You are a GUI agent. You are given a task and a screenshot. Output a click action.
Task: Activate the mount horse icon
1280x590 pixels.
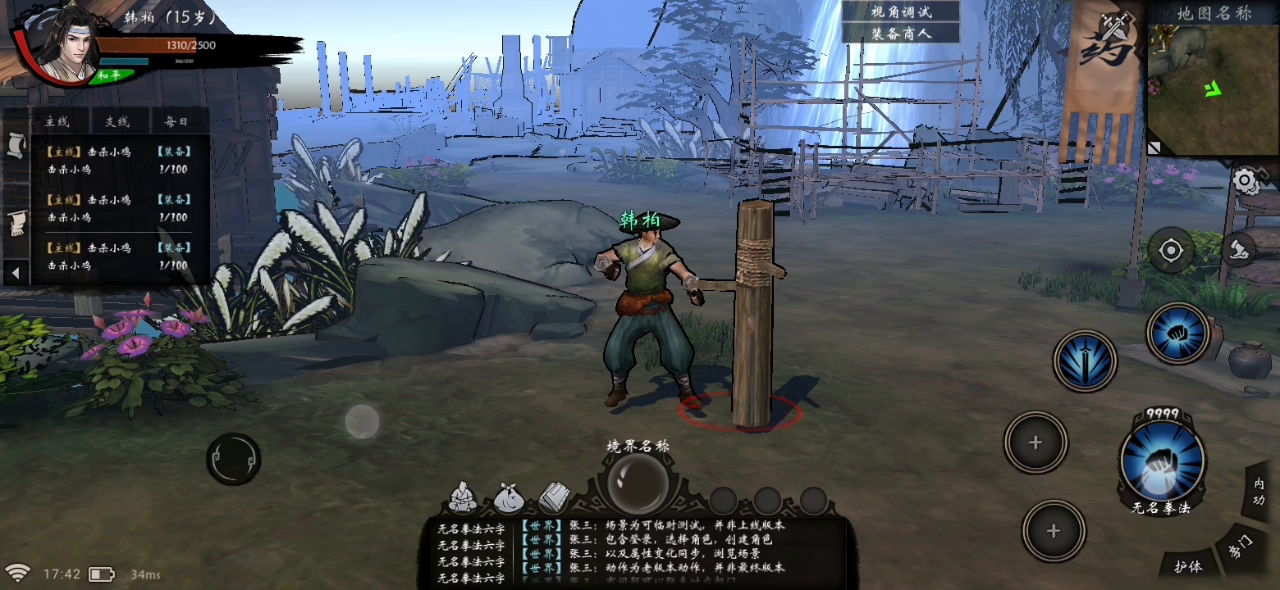pyautogui.click(x=1239, y=248)
